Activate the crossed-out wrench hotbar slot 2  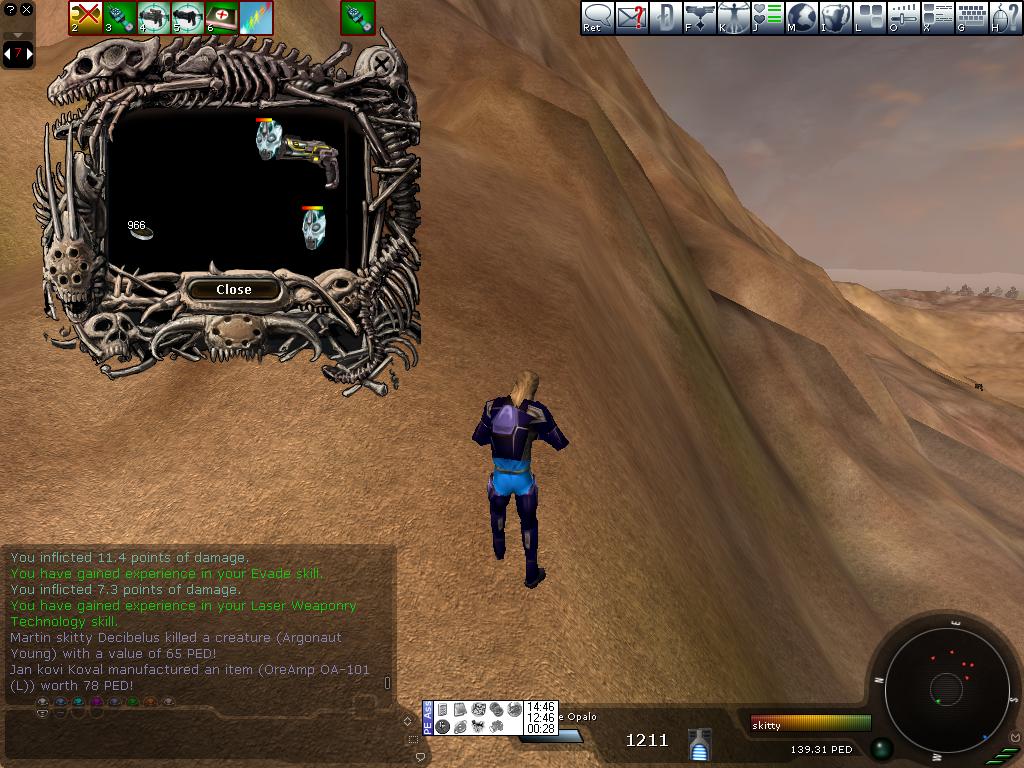point(85,17)
